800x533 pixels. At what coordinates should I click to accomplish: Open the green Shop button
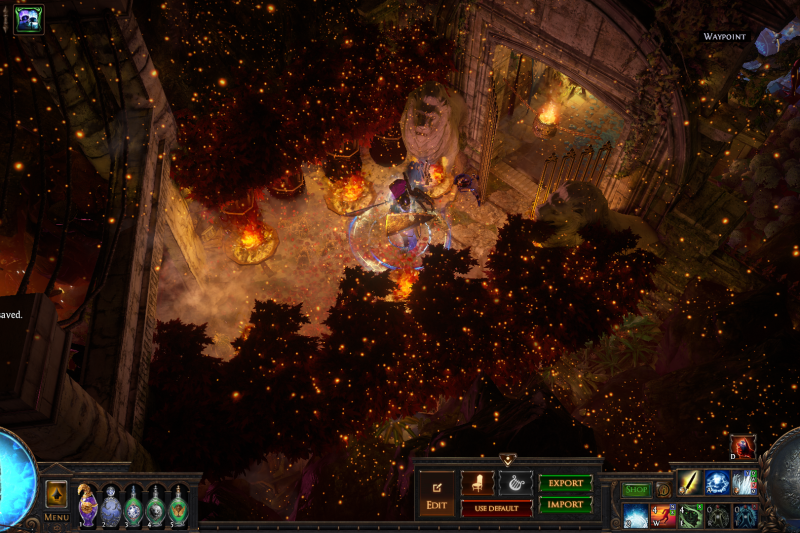636,490
